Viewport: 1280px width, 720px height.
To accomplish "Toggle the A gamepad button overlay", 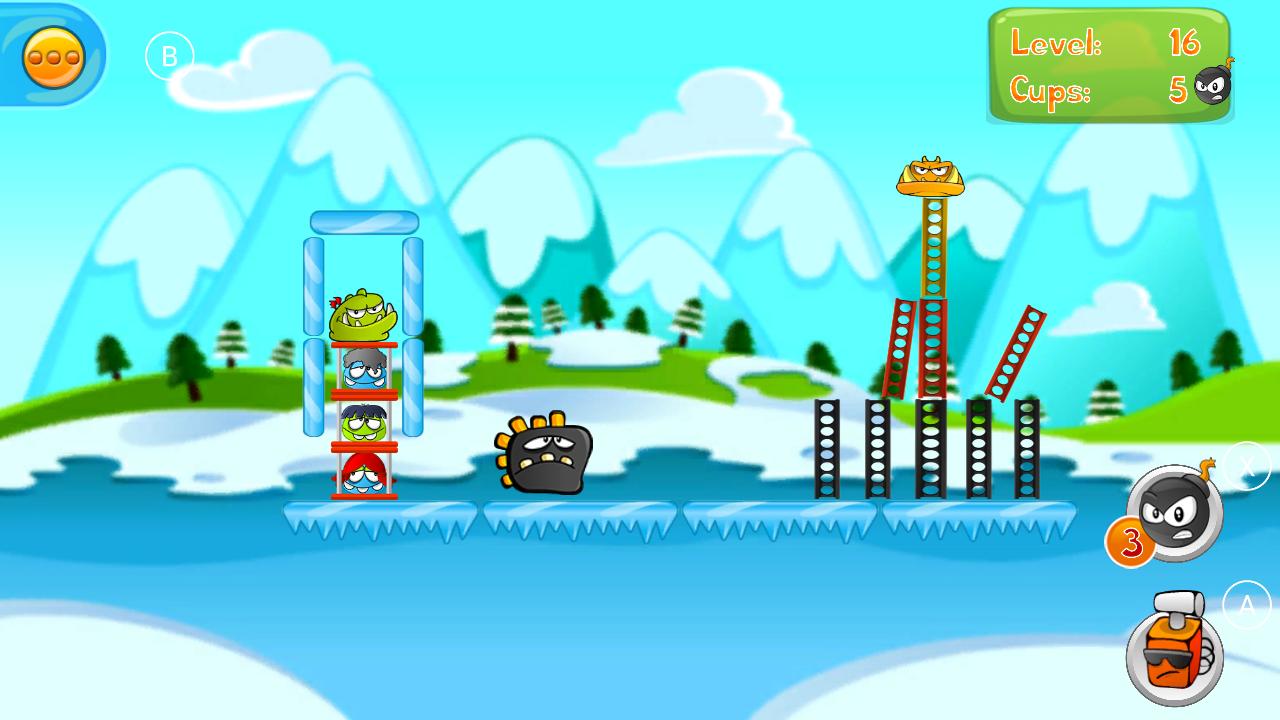I will click(x=1246, y=604).
